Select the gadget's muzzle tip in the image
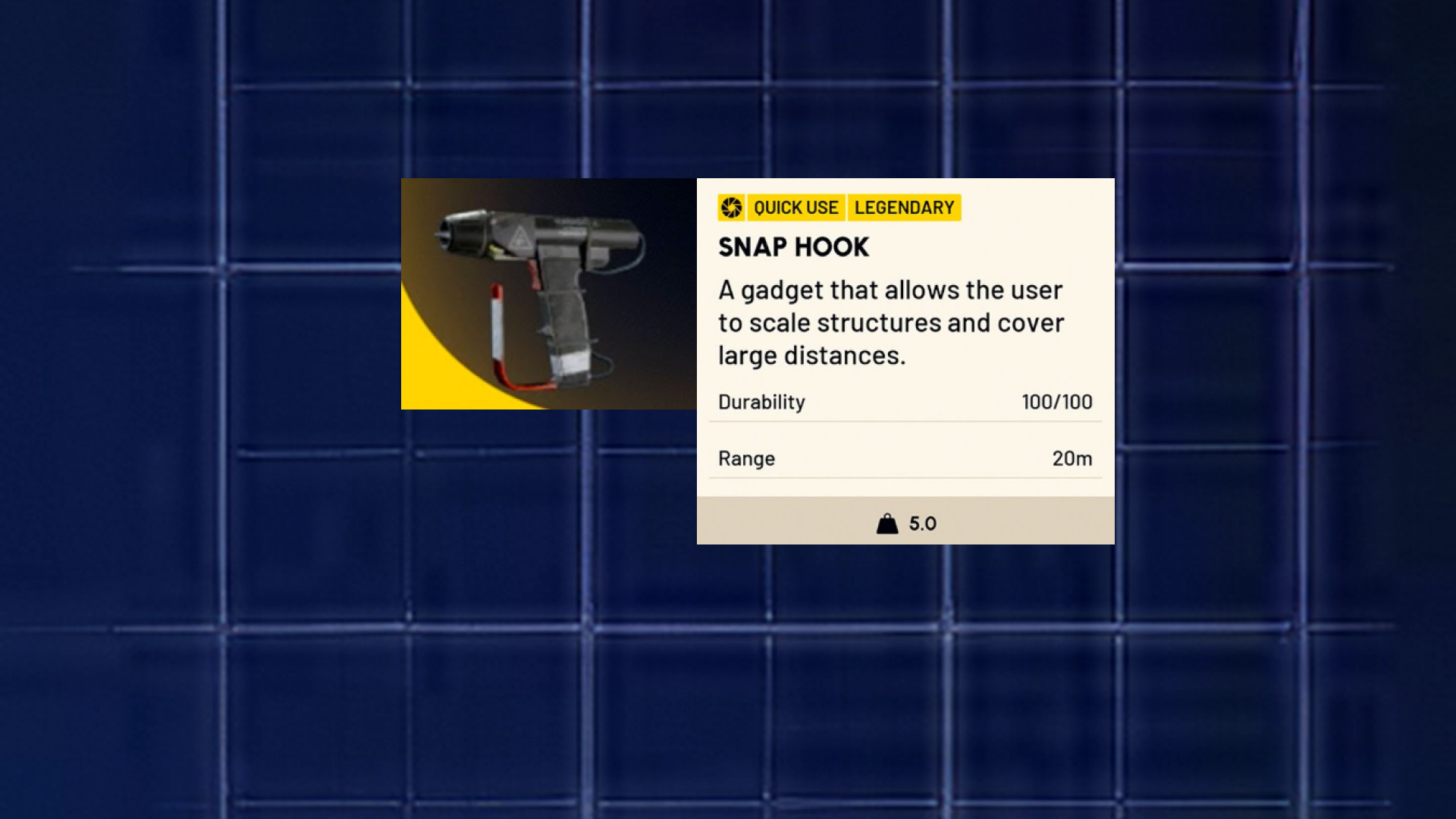 (x=444, y=235)
